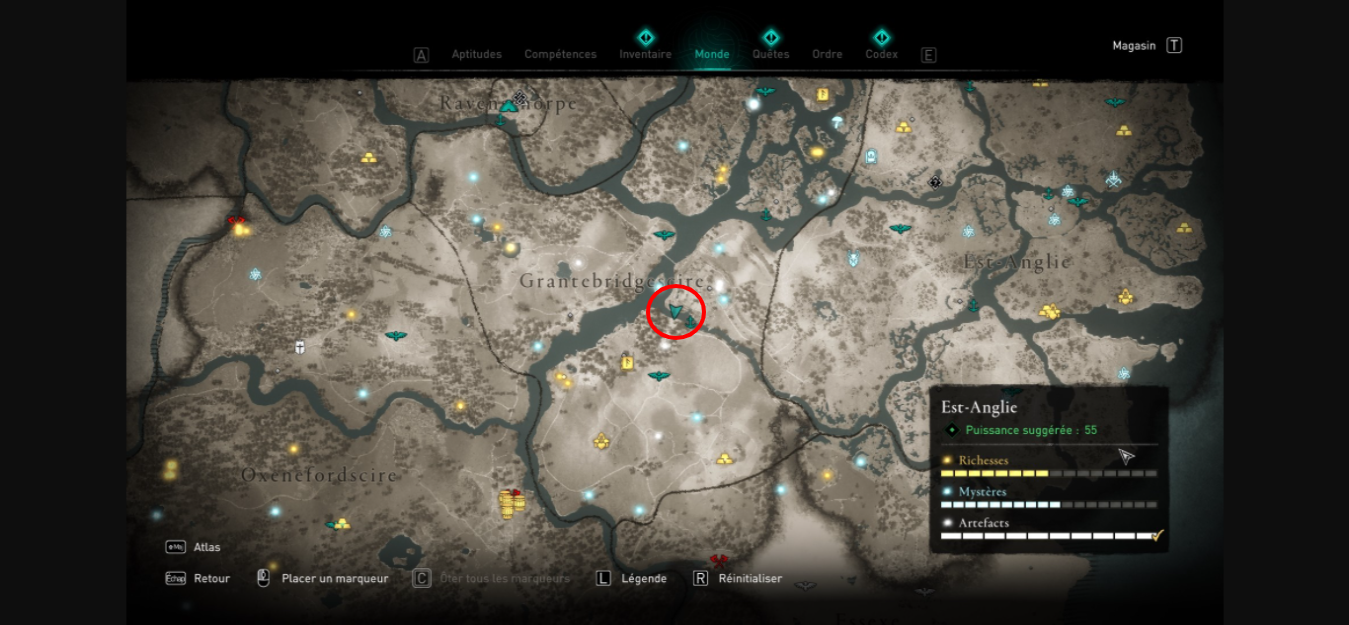
Task: Open the Codex tab
Action: coord(881,54)
